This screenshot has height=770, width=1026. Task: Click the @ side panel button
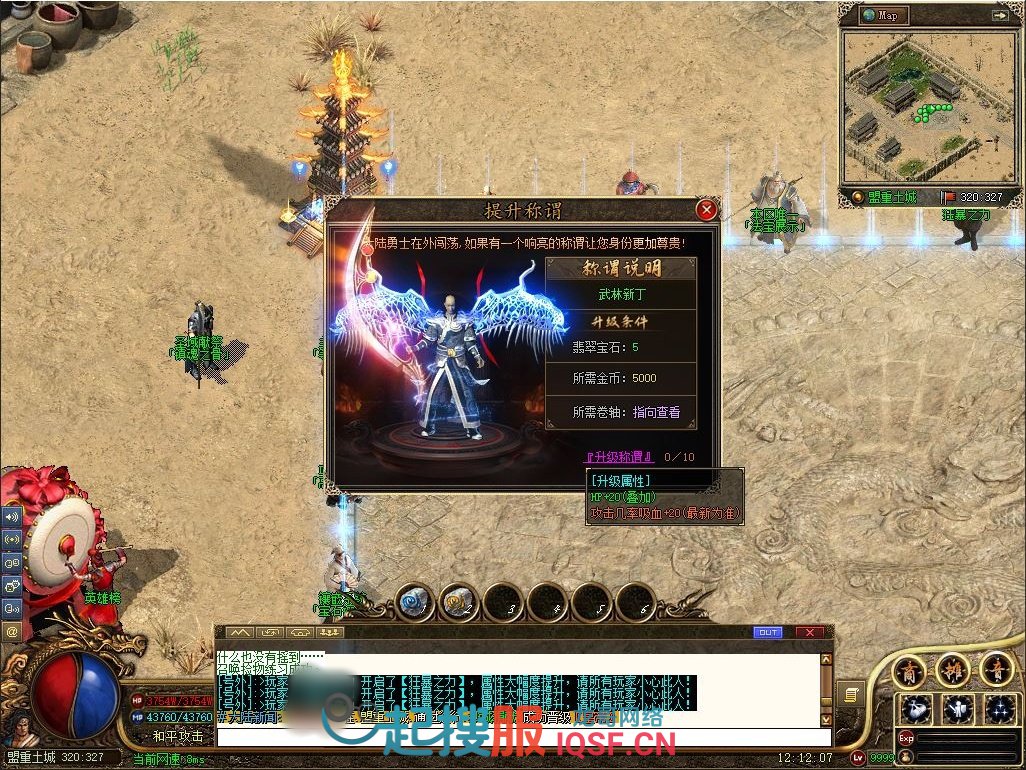12,631
